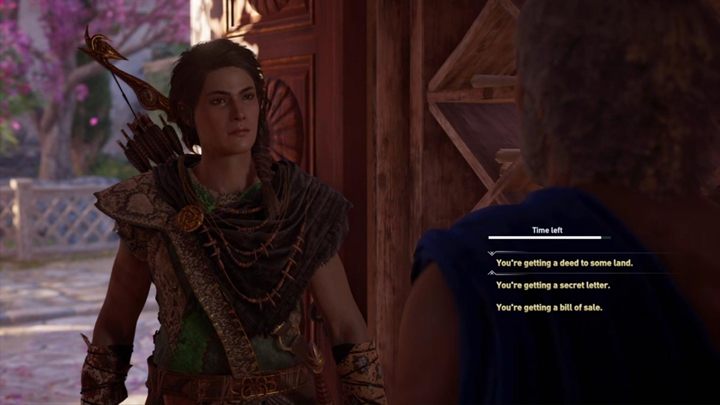
Task: Answer "You're getting a bill of sale."
Action: [x=549, y=307]
